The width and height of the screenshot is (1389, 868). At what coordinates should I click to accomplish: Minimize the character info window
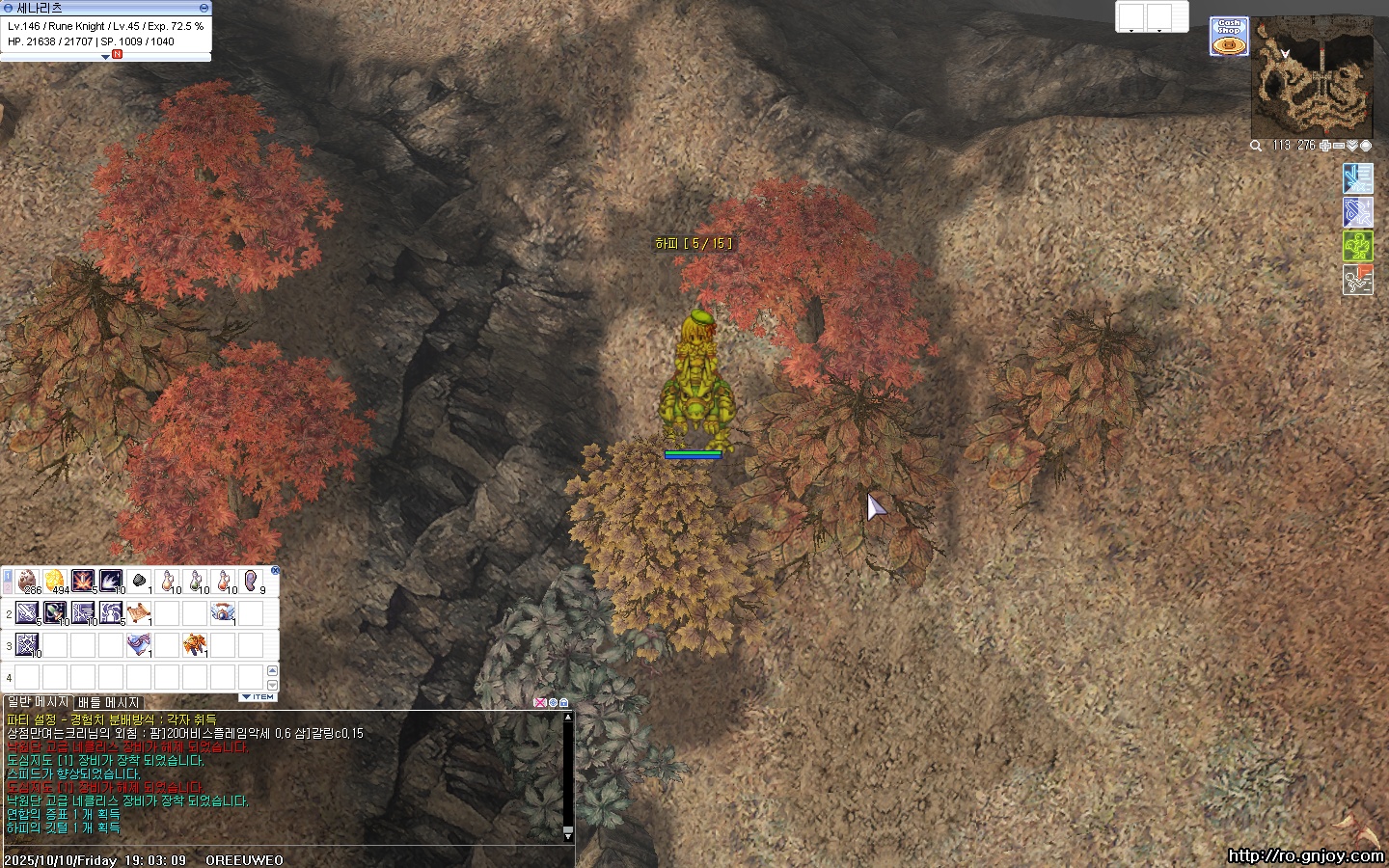[x=204, y=8]
